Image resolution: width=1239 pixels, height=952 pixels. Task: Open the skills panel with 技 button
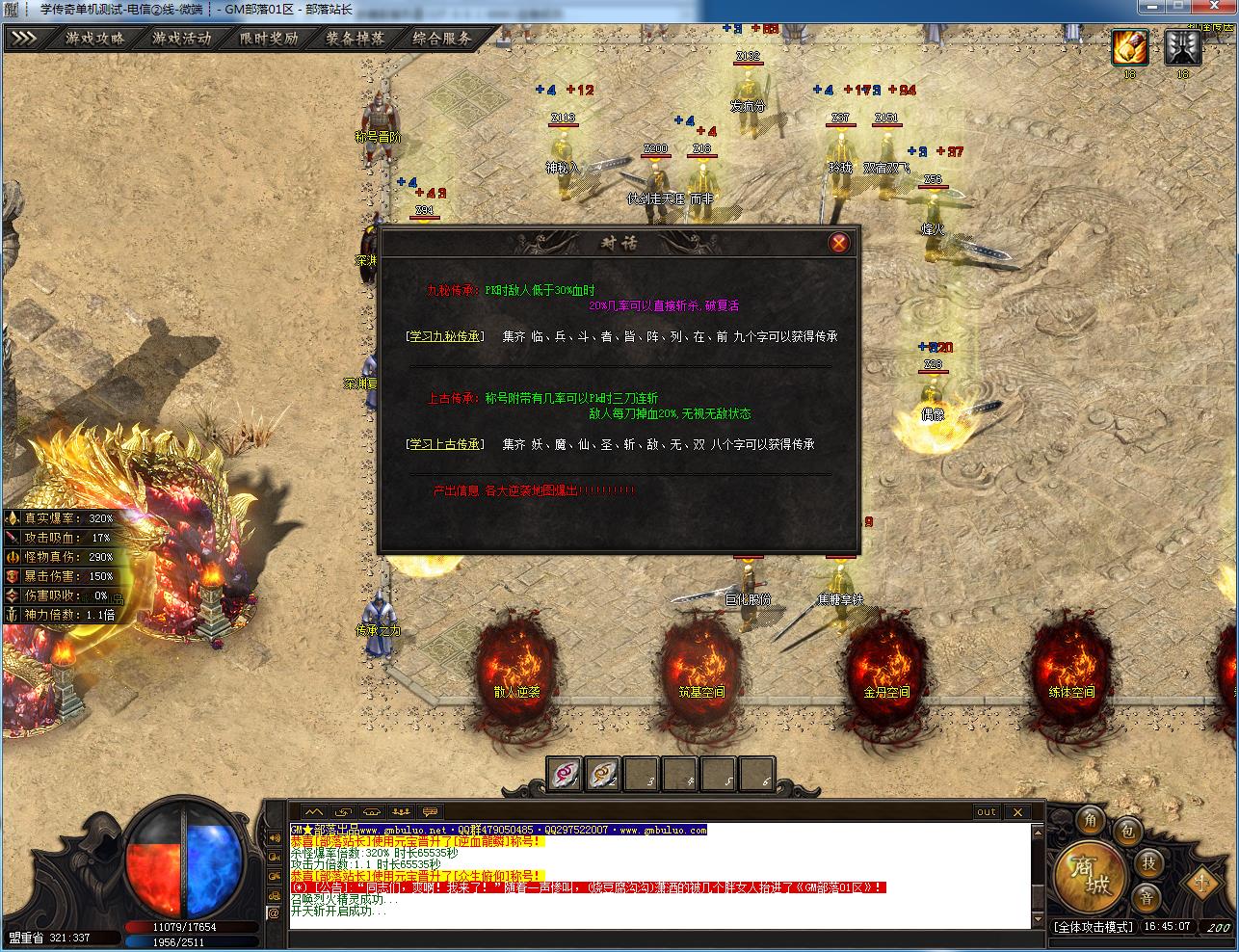tap(1147, 862)
